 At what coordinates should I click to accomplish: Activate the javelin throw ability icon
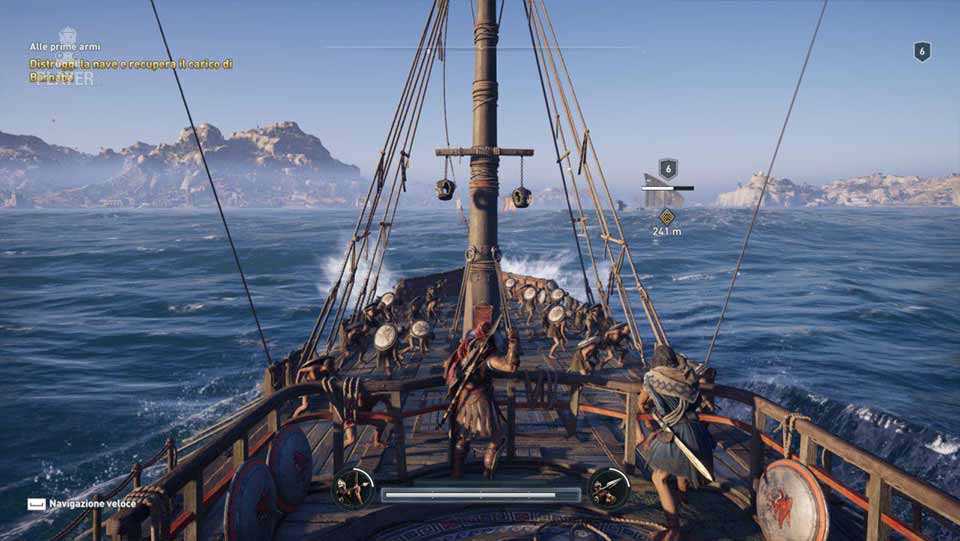click(609, 488)
